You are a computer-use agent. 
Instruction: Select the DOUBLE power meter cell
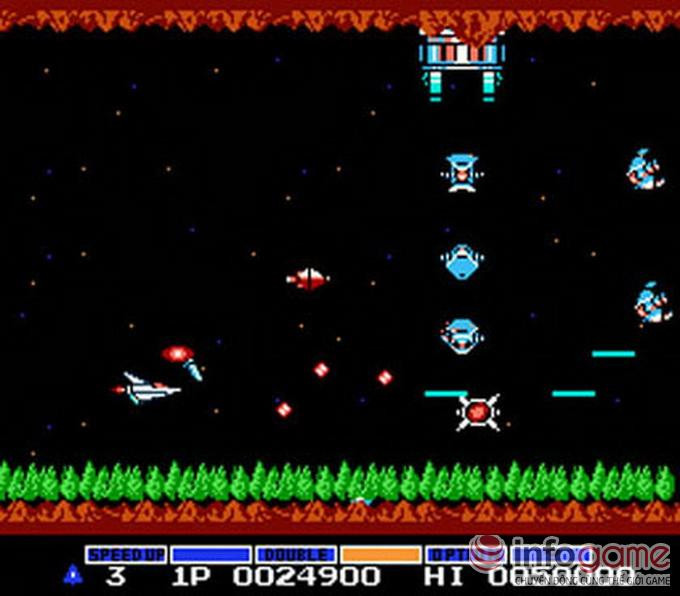click(x=295, y=554)
